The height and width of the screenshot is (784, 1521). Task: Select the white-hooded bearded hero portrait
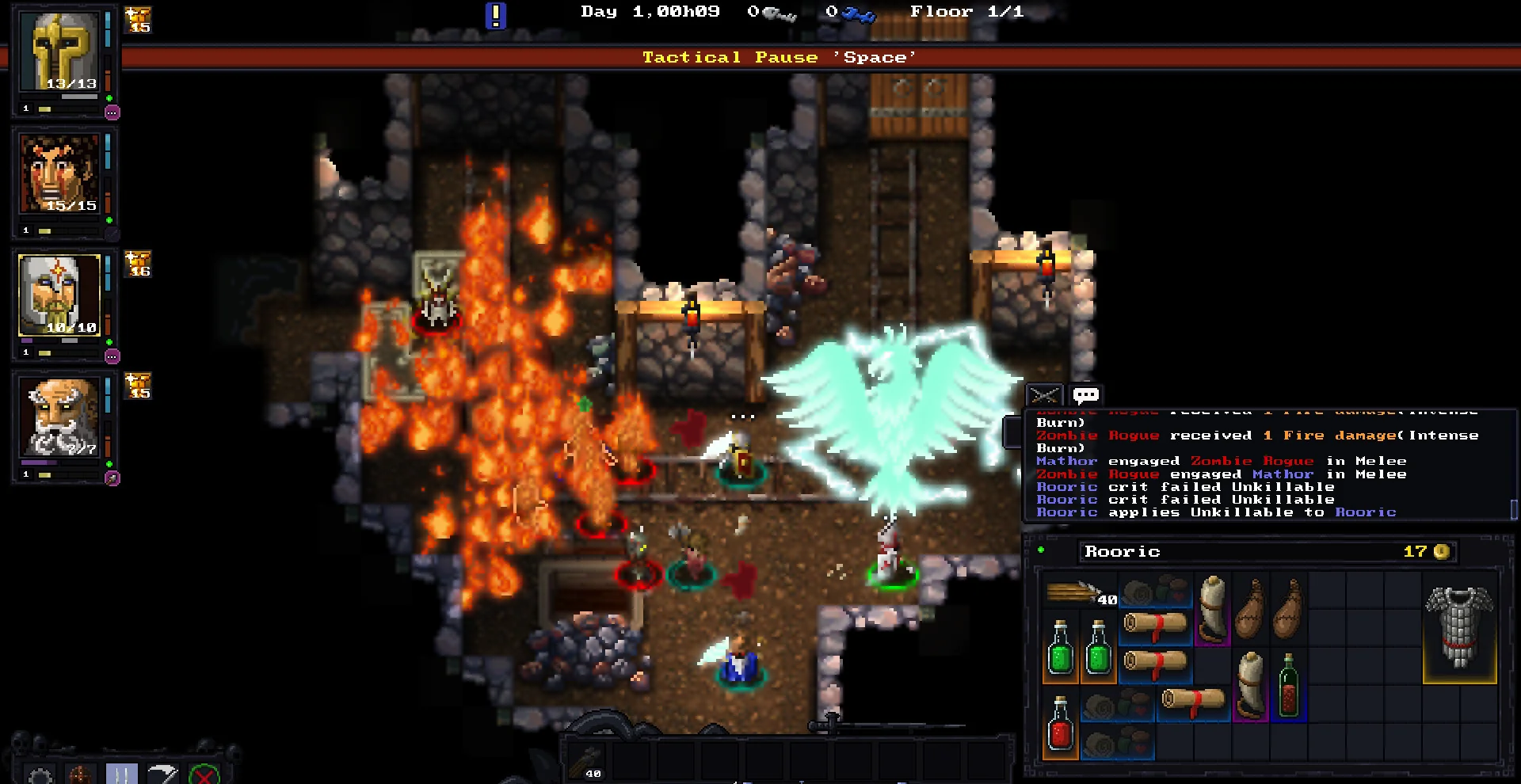[60, 295]
